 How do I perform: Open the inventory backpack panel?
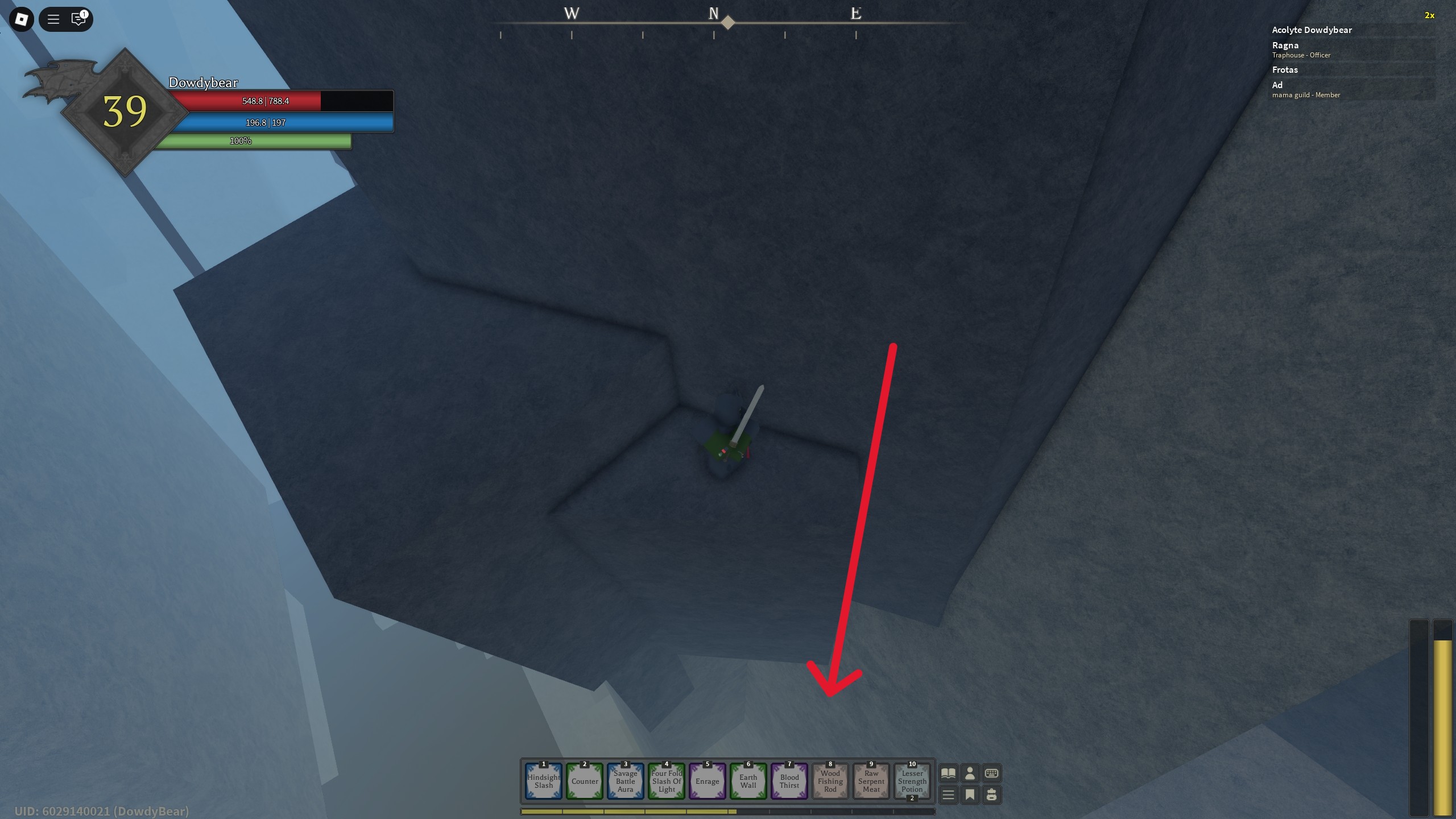991,795
